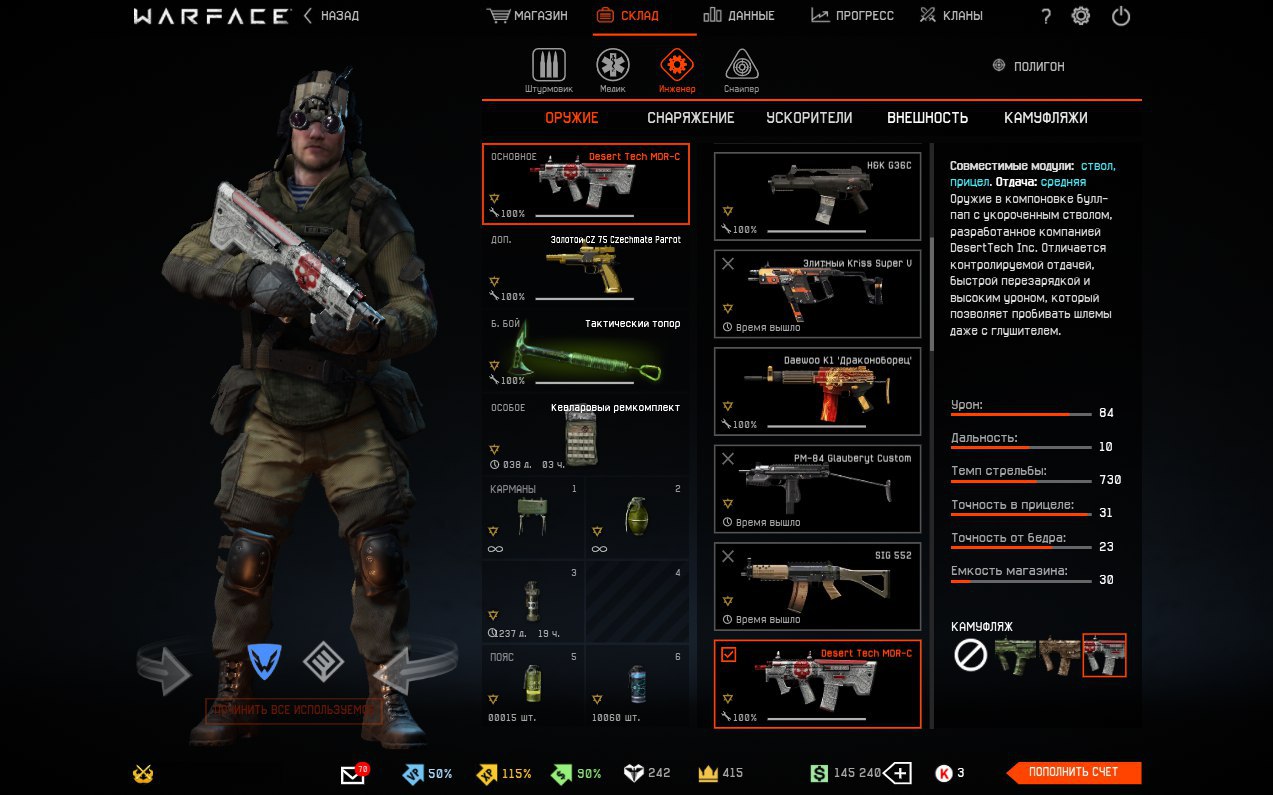This screenshot has height=795, width=1273.
Task: Switch to the СНАРЯЖЕНИЕ tab
Action: coord(690,118)
